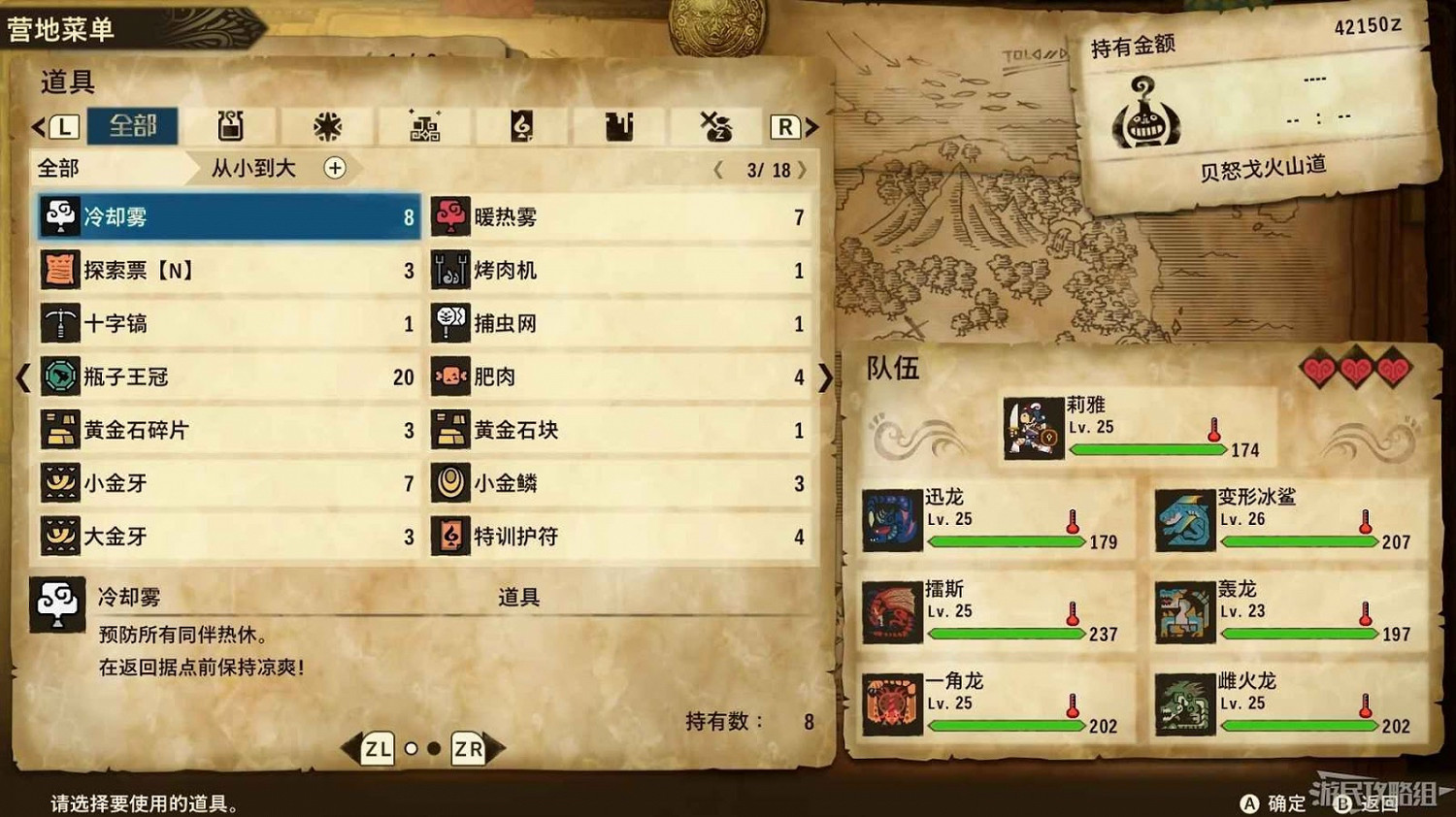Open the 从小到大 sort order dropdown

(260, 169)
